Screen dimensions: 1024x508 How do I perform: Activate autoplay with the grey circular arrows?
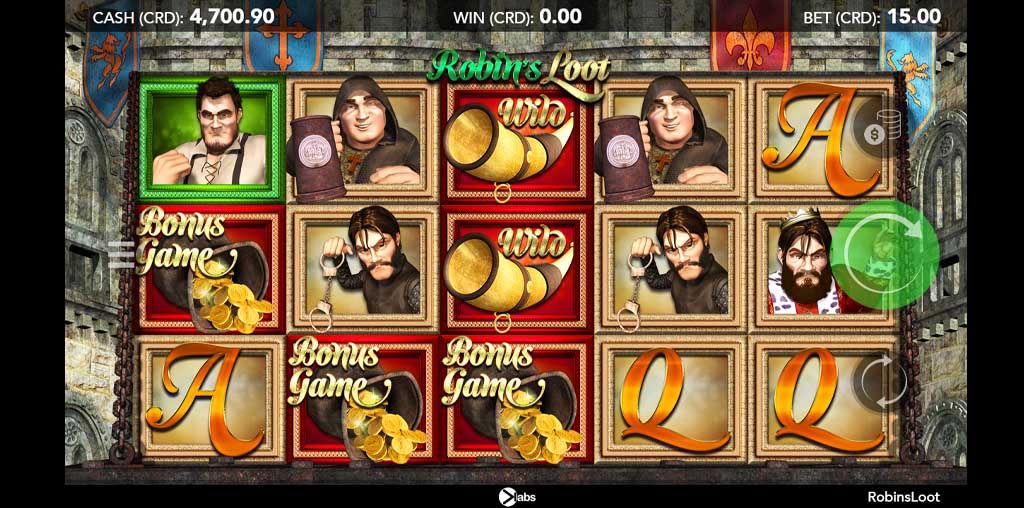(x=882, y=380)
